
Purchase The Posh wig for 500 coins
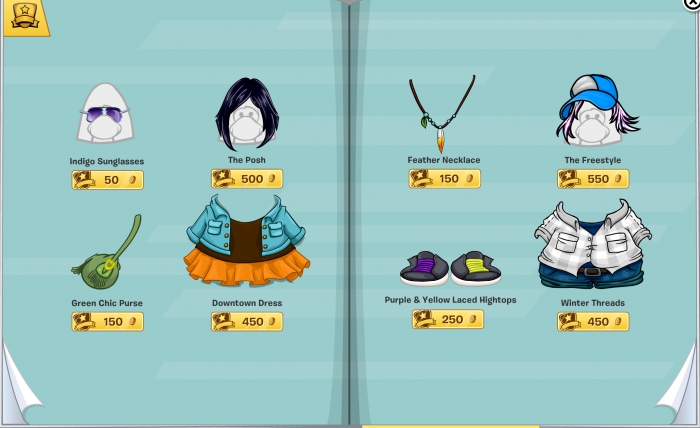click(246, 179)
